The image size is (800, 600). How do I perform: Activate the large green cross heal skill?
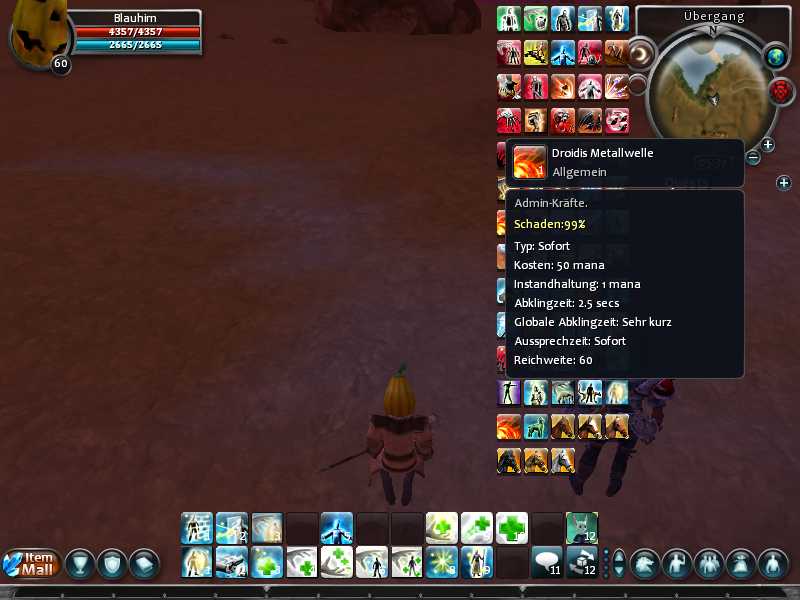tap(512, 527)
